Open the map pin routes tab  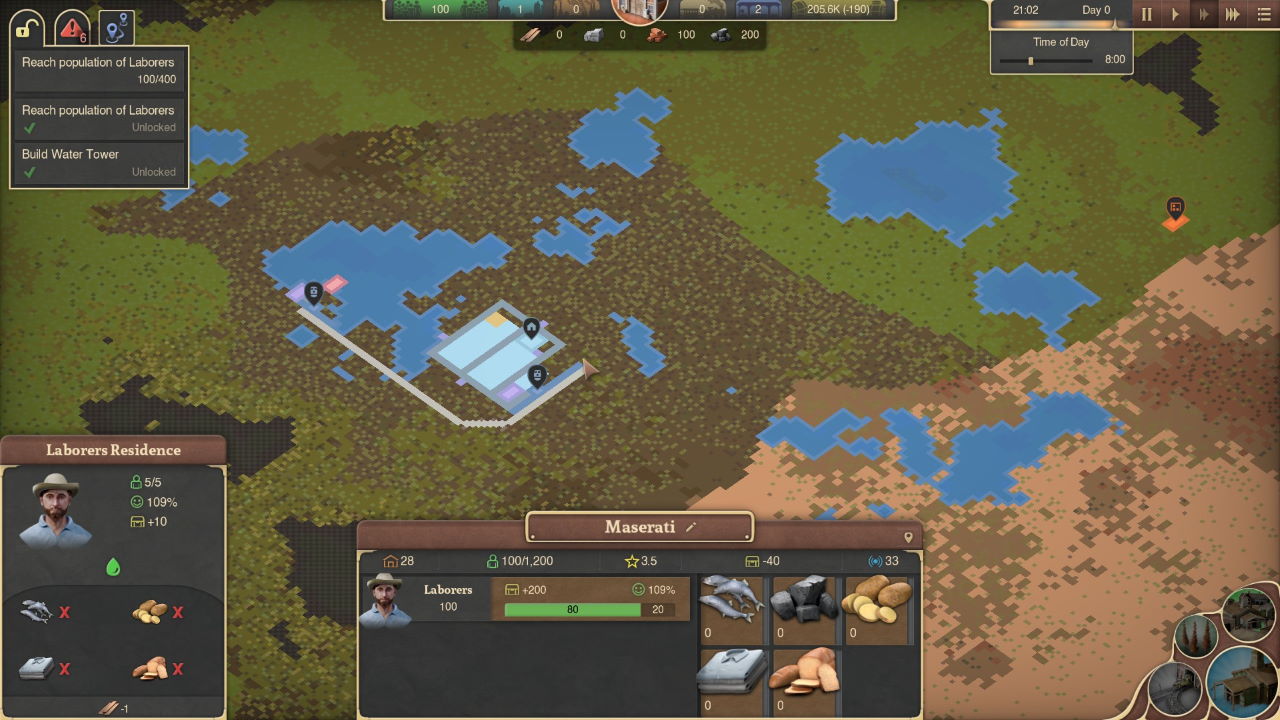pos(116,28)
